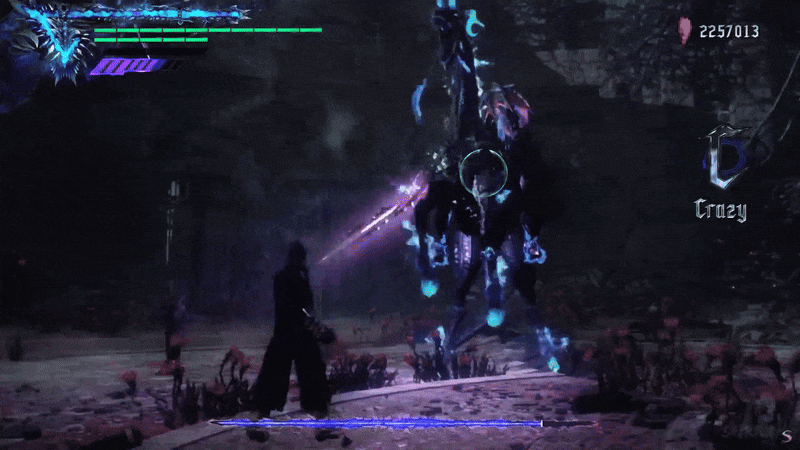
Task: Select the red orb currency icon
Action: [x=685, y=32]
